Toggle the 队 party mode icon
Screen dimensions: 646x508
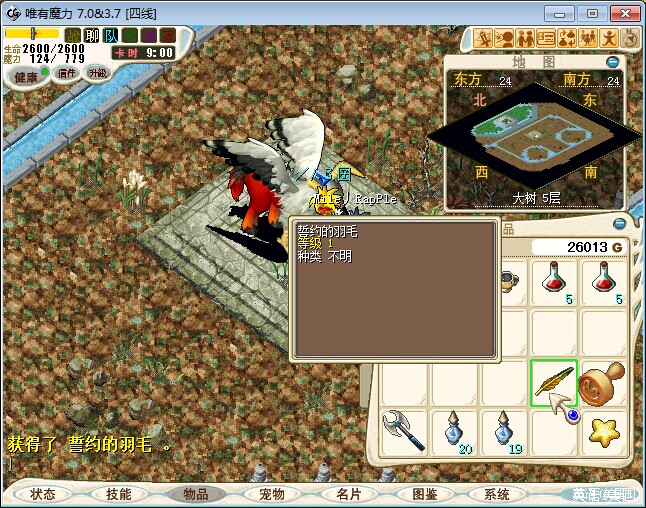click(x=110, y=35)
